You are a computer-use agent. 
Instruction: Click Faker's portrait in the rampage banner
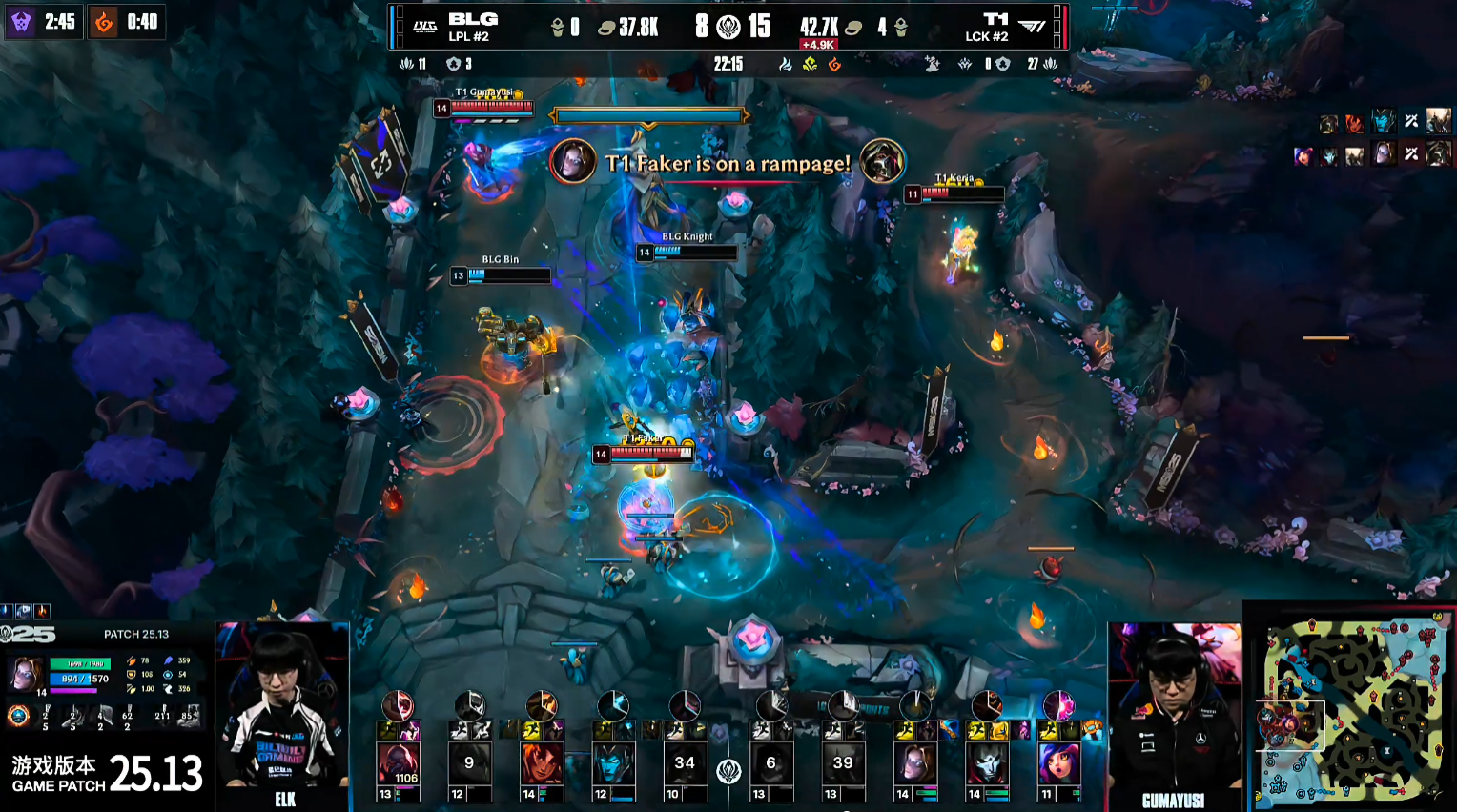coord(573,162)
